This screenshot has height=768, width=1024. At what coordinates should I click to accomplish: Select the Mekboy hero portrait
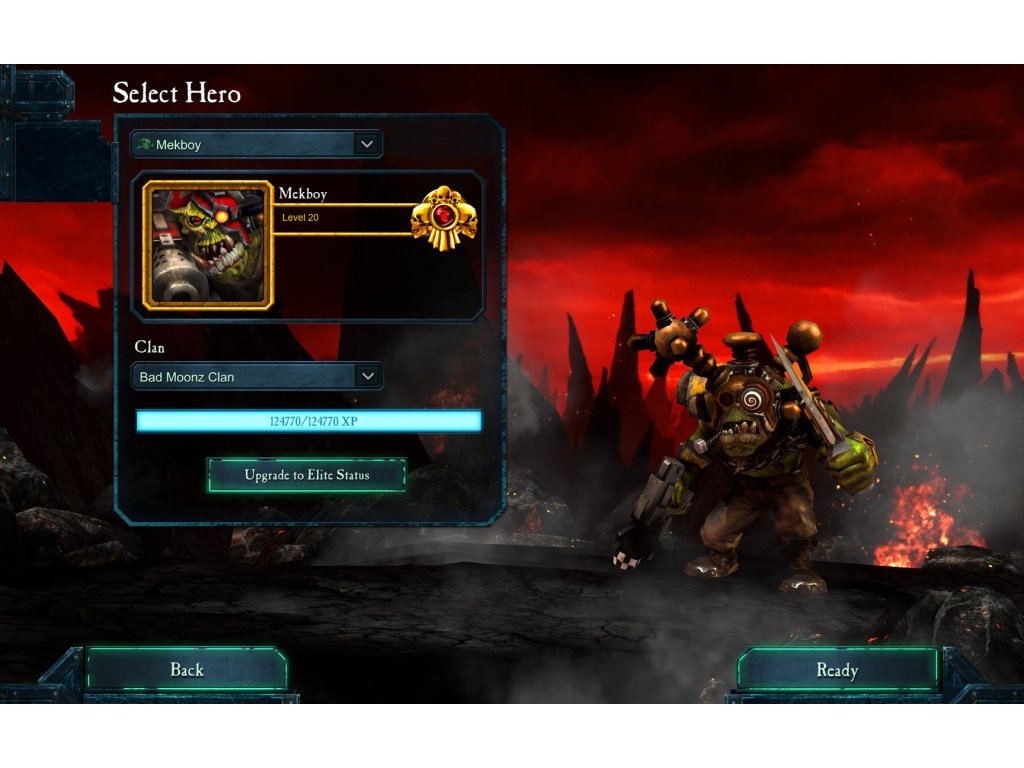pos(208,244)
